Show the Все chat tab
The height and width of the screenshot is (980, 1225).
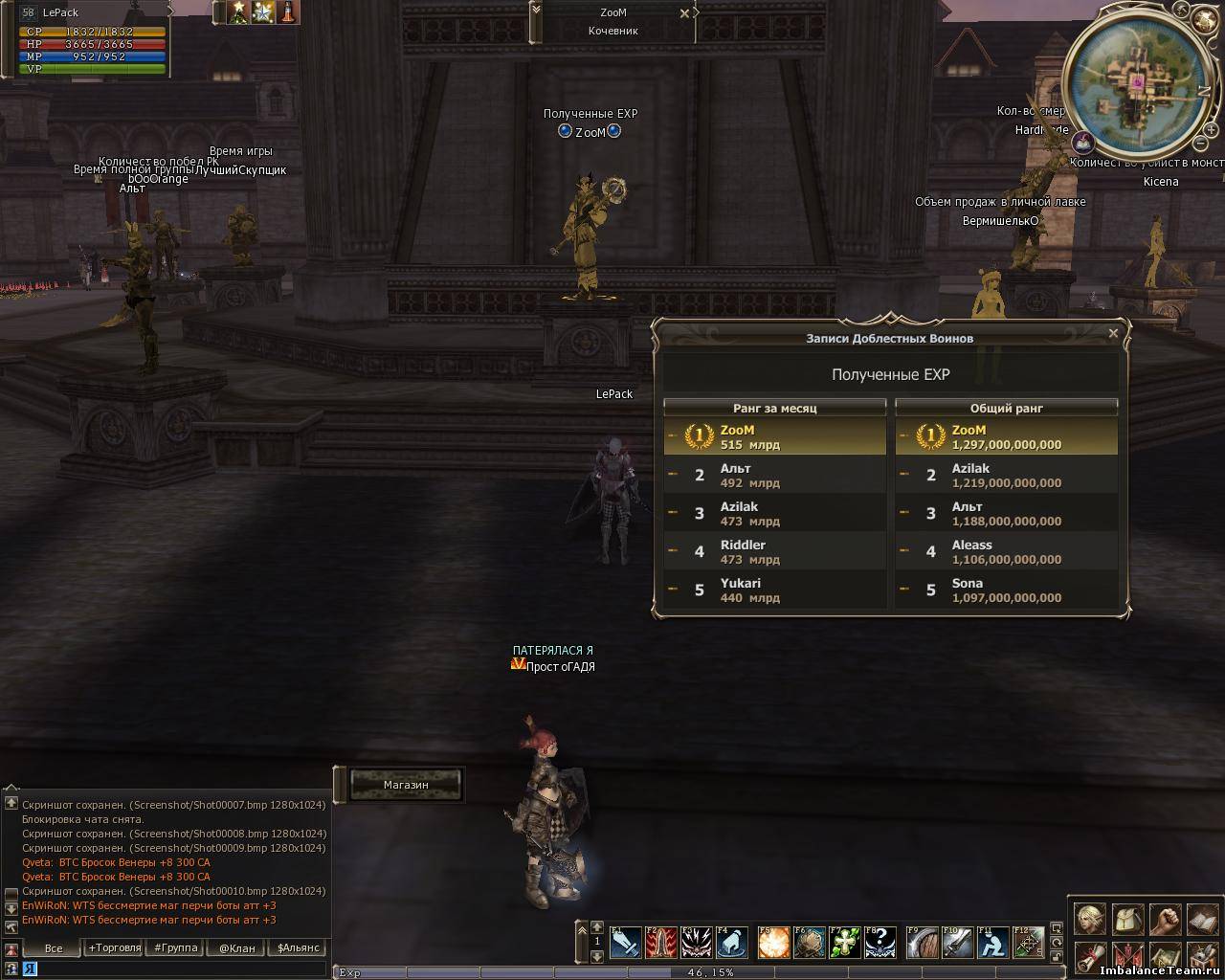54,948
